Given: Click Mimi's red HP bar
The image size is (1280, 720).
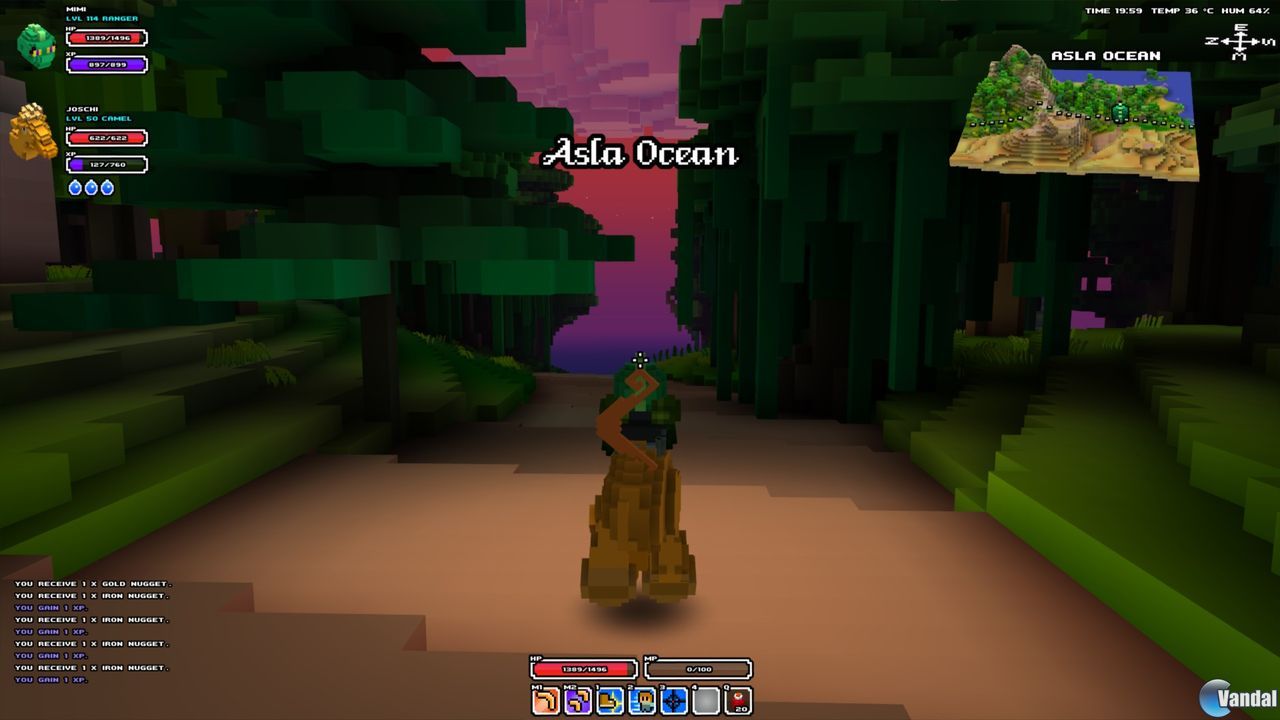Looking at the screenshot, I should coord(104,36).
